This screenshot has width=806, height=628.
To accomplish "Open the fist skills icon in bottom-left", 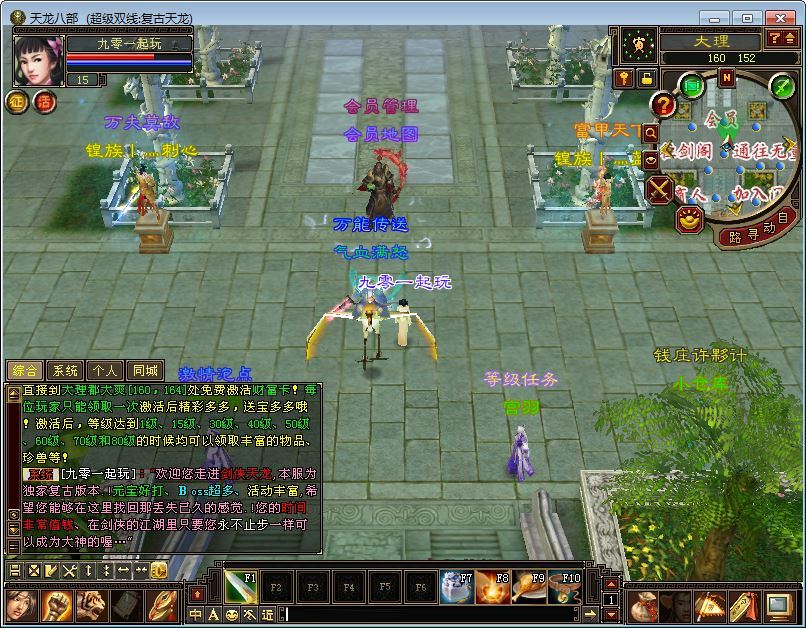I will click(55, 605).
